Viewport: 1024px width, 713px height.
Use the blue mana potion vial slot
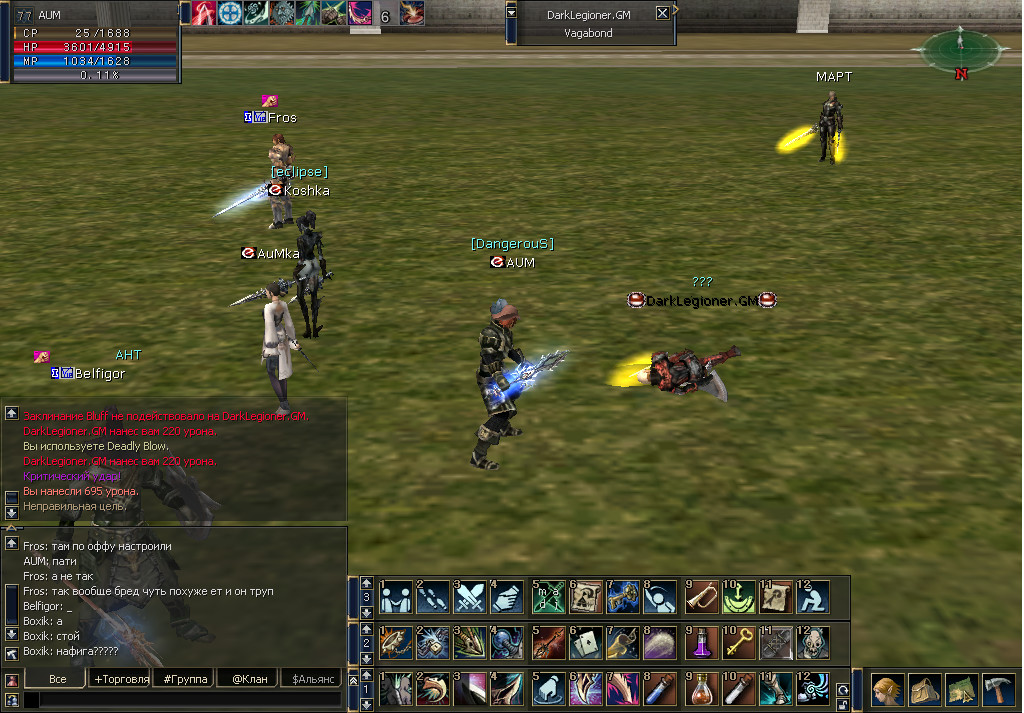pyautogui.click(x=661, y=689)
